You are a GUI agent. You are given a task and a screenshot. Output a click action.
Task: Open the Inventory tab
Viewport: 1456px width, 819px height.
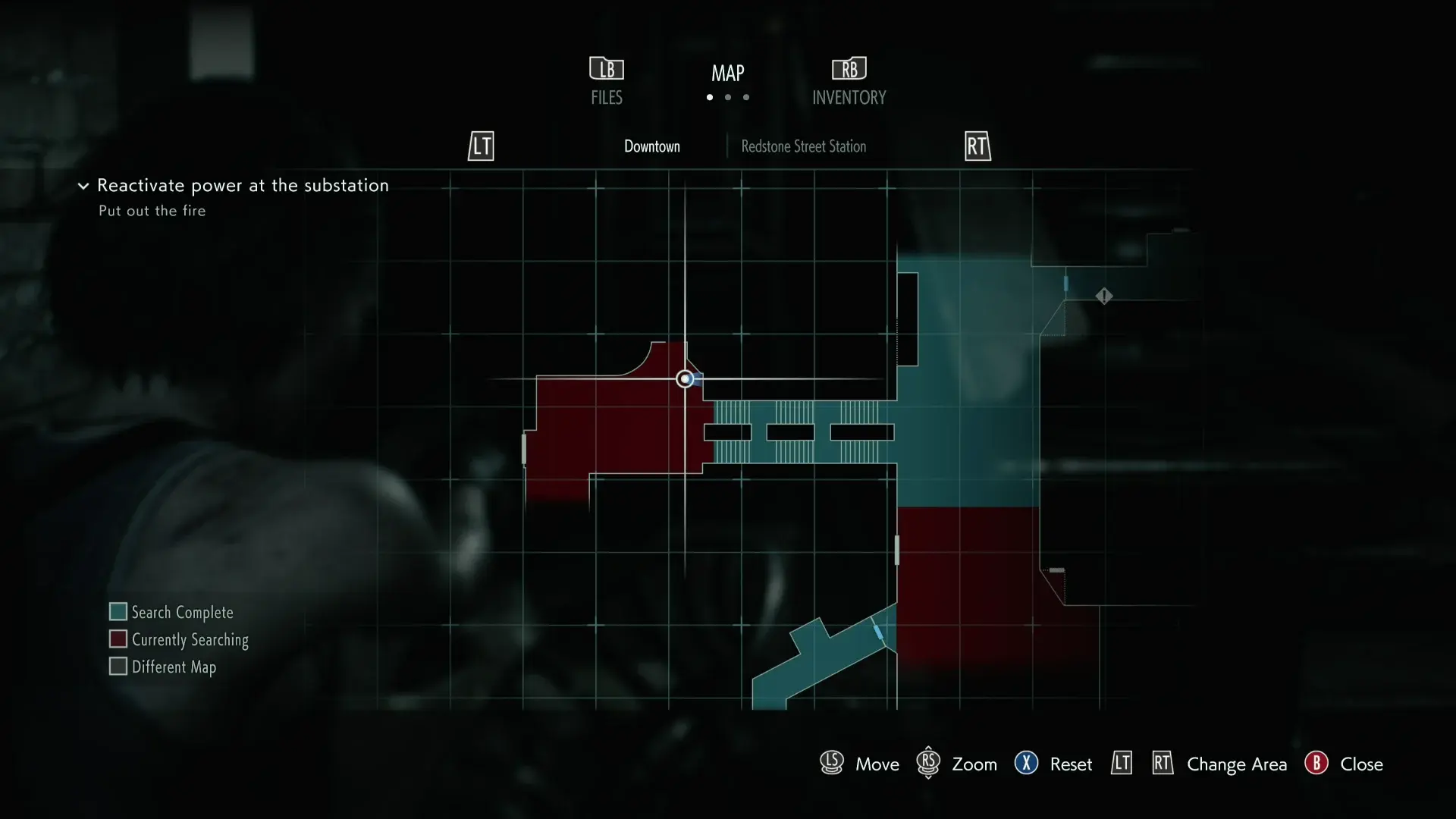click(x=849, y=82)
